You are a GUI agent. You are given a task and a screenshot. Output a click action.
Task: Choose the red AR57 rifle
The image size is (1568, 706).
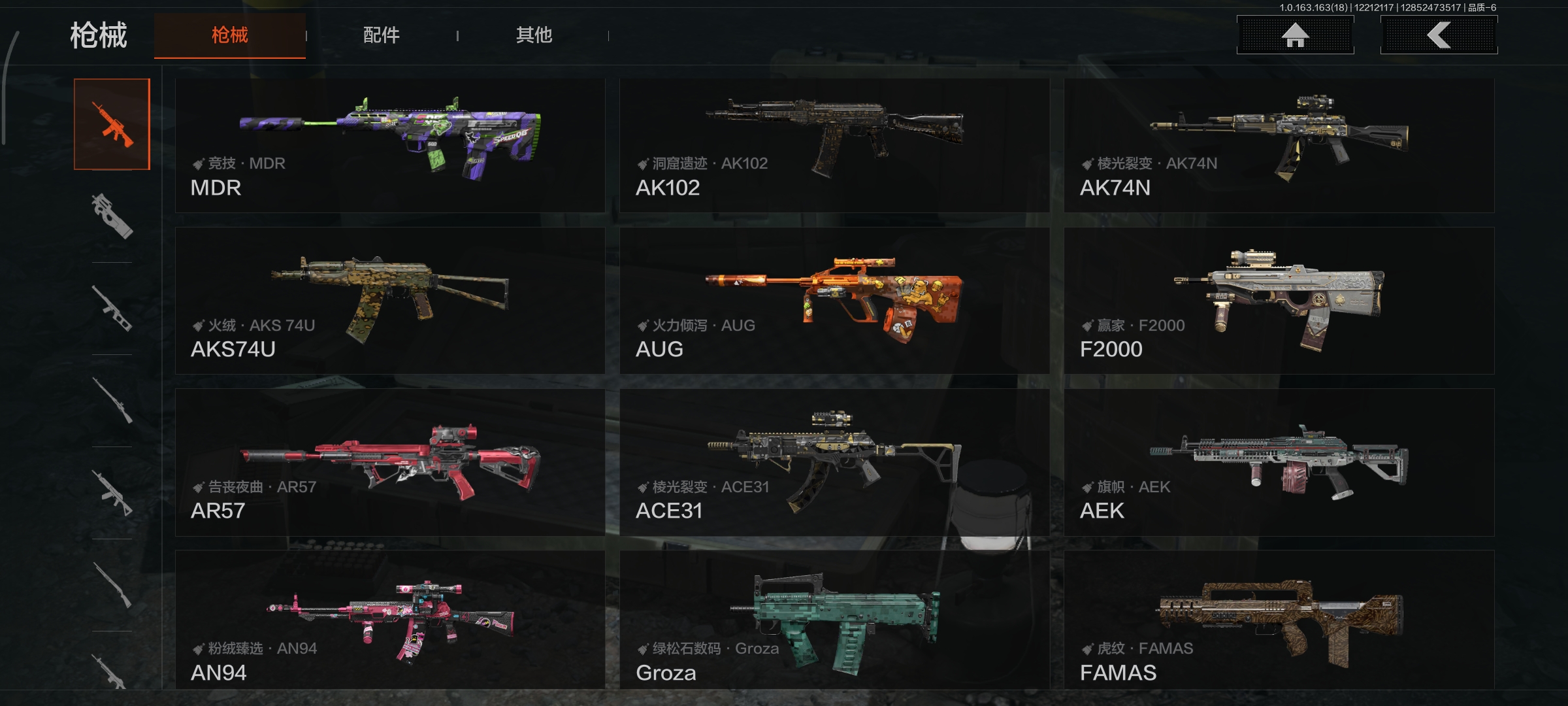[390, 462]
